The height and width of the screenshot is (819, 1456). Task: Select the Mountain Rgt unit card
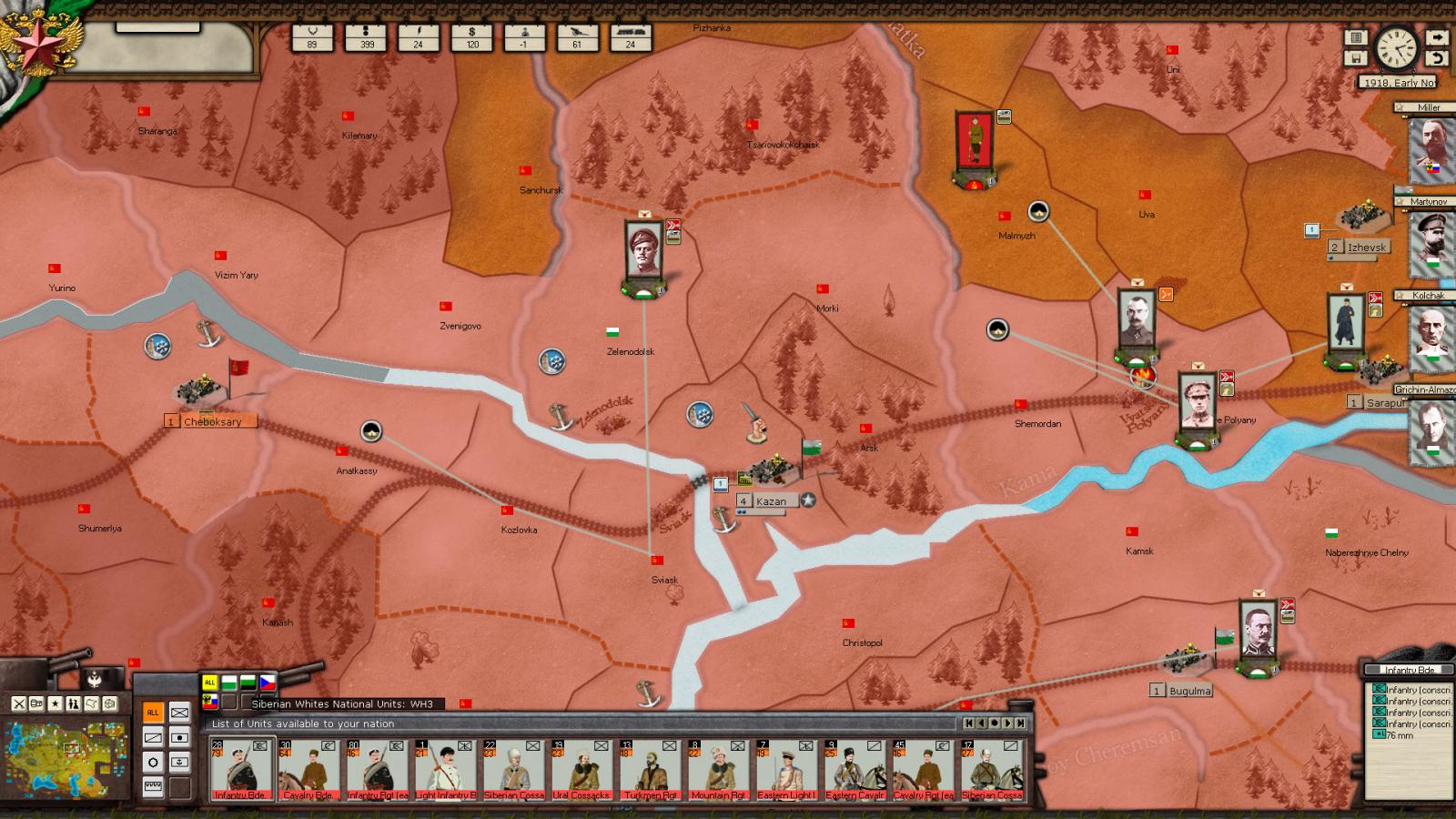719,770
